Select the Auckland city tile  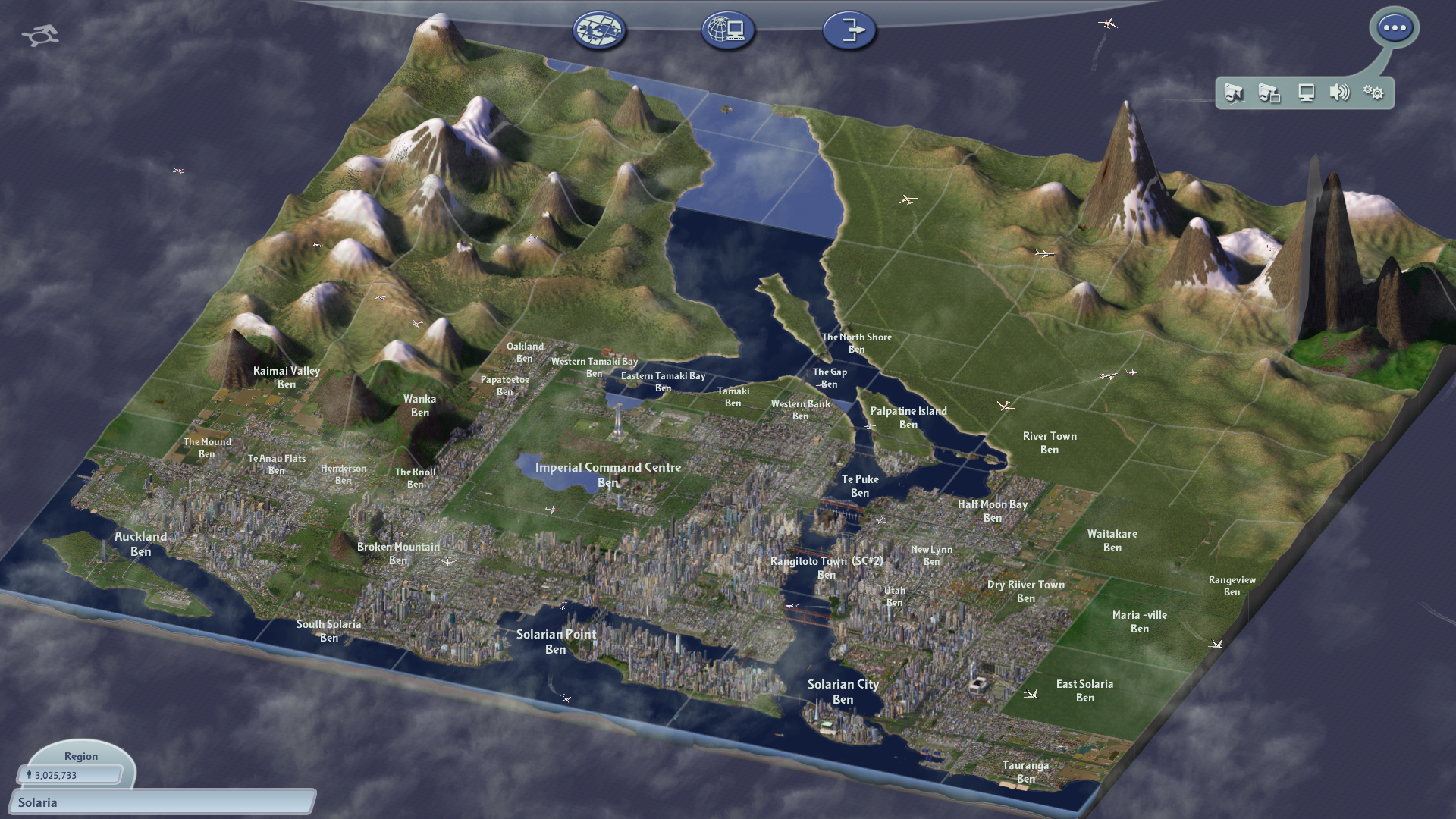click(141, 543)
